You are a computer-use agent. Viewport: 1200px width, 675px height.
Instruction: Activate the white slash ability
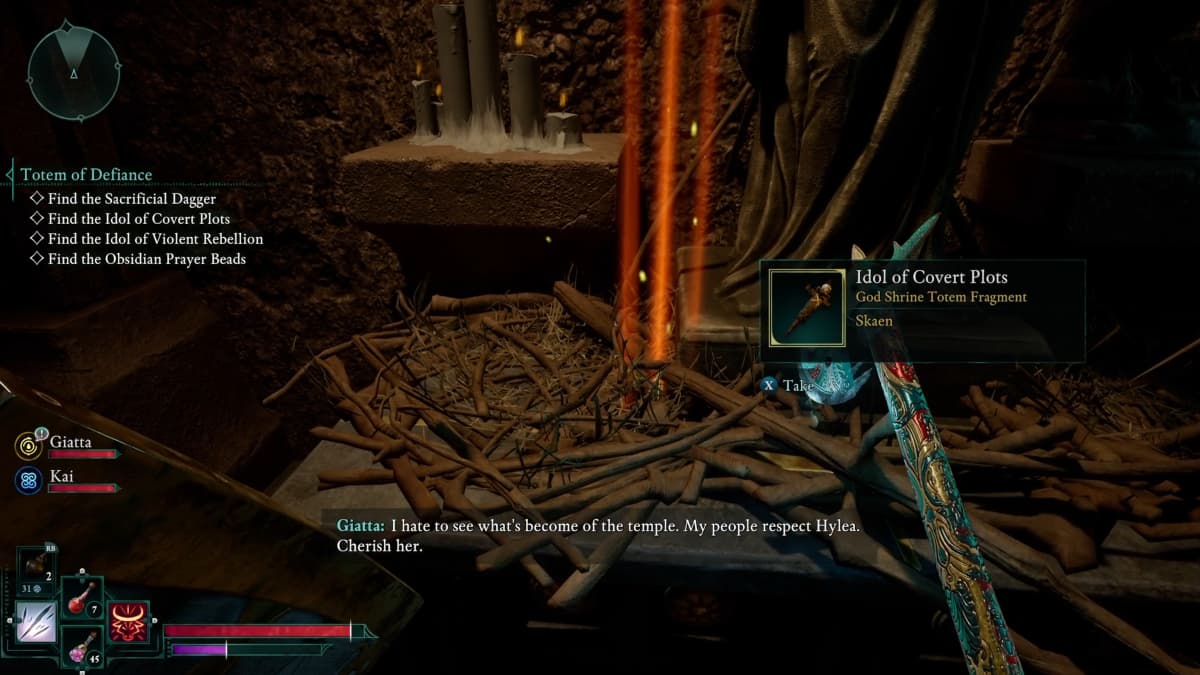pos(36,622)
